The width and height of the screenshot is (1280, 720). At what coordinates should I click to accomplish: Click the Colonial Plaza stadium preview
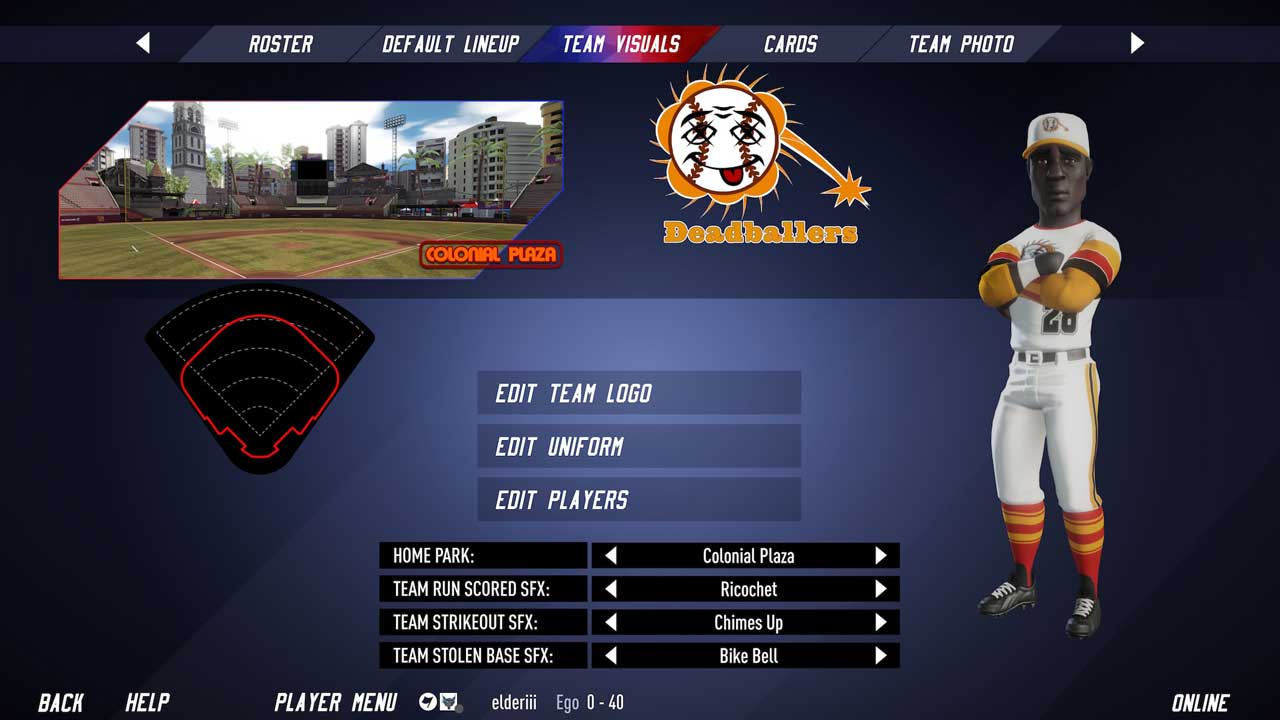(310, 190)
